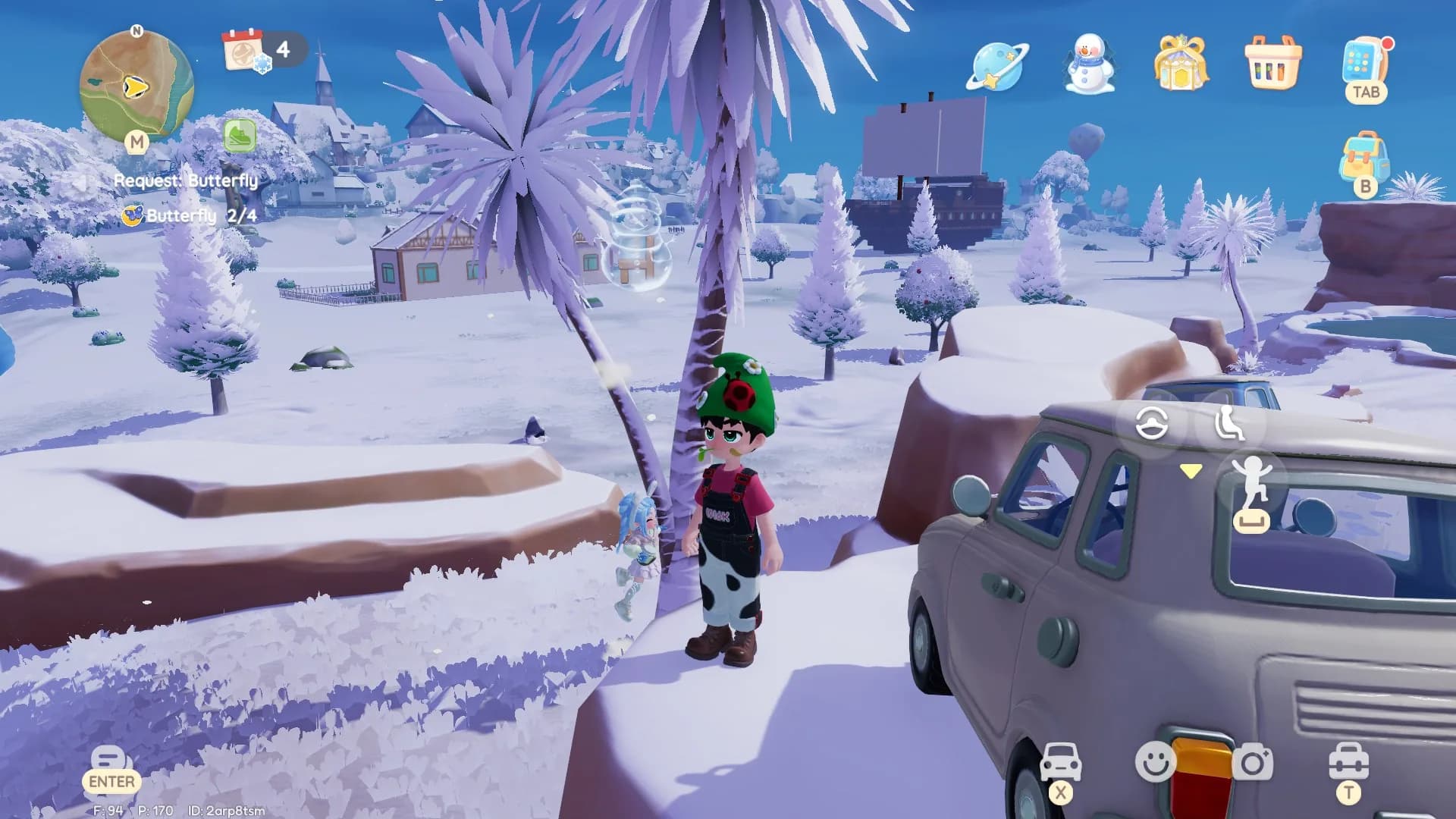This screenshot has width=1456, height=819.
Task: Open the shopping basket store
Action: coord(1272,66)
